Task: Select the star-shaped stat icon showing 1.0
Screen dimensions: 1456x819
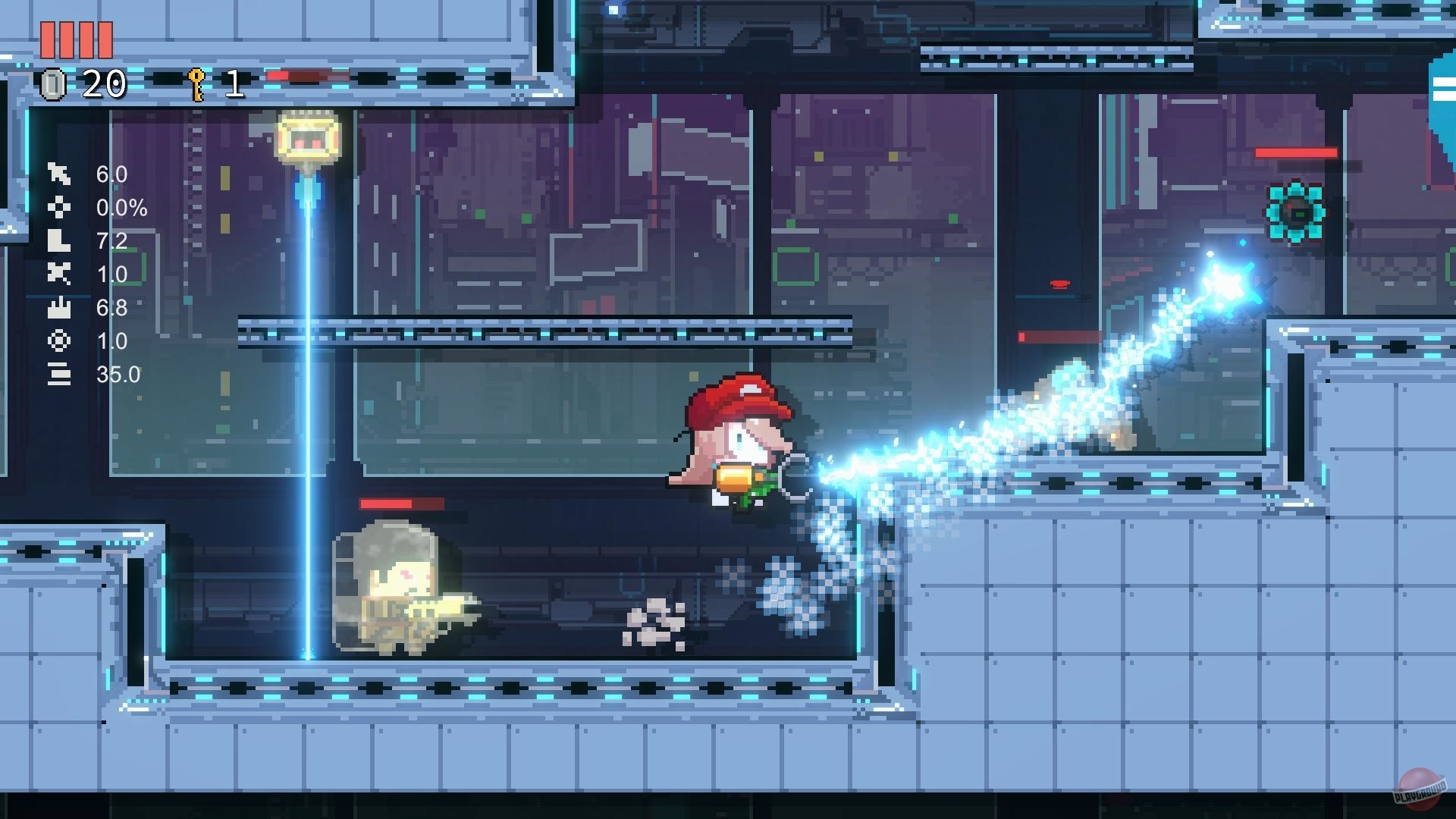Action: pyautogui.click(x=59, y=275)
